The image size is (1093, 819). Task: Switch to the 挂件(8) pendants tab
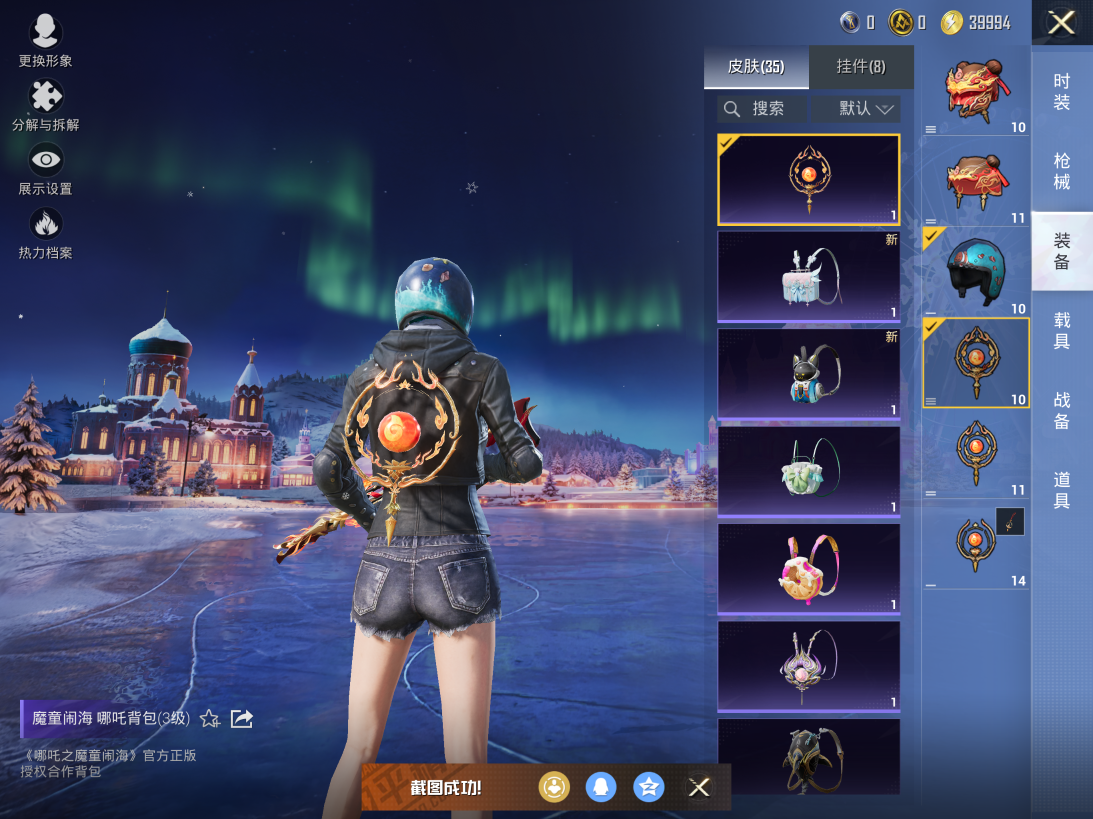tap(861, 67)
